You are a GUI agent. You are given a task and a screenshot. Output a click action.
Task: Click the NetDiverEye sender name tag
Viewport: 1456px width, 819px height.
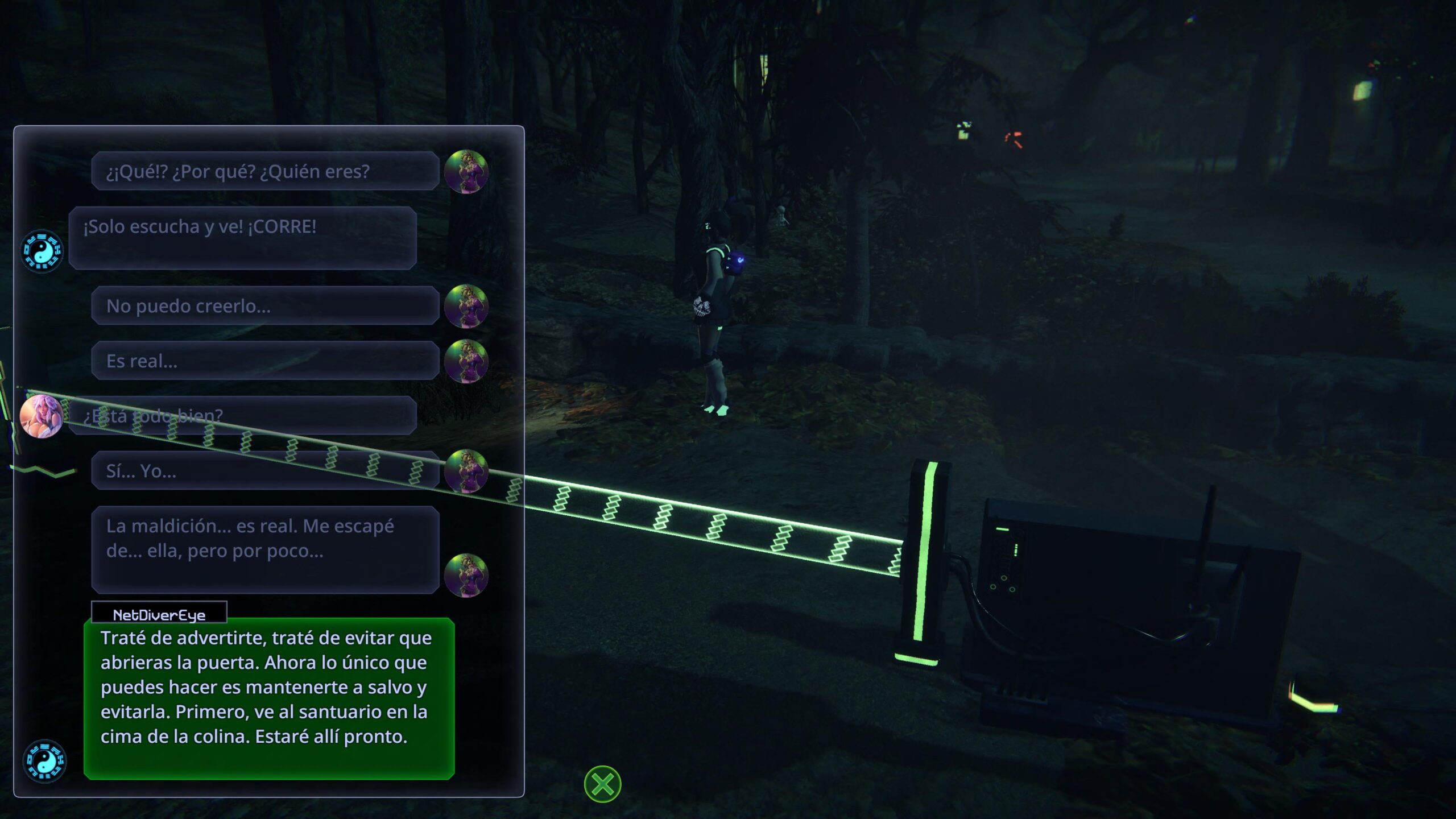point(159,614)
